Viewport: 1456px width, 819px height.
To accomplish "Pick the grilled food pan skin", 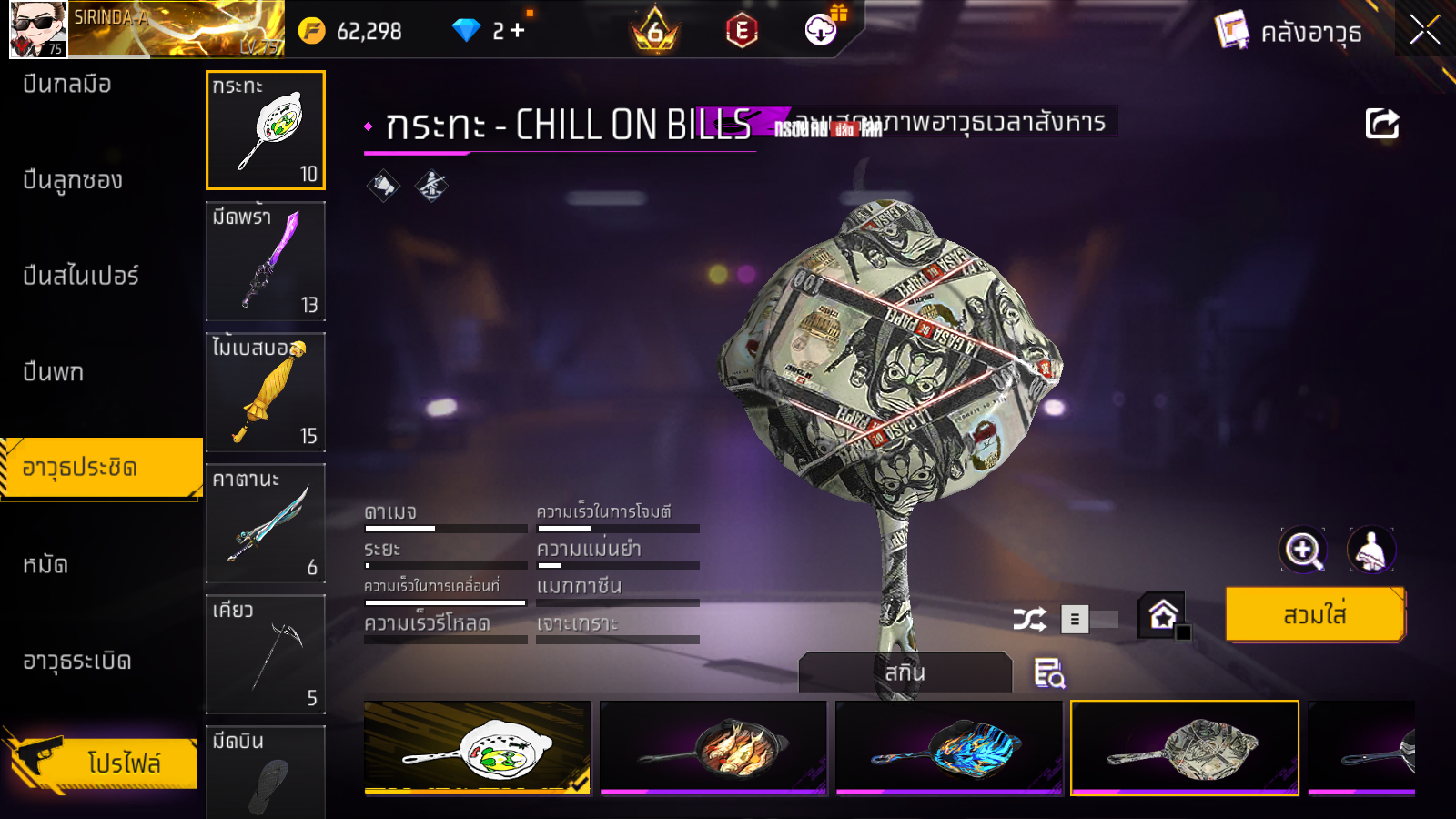I will (x=713, y=747).
